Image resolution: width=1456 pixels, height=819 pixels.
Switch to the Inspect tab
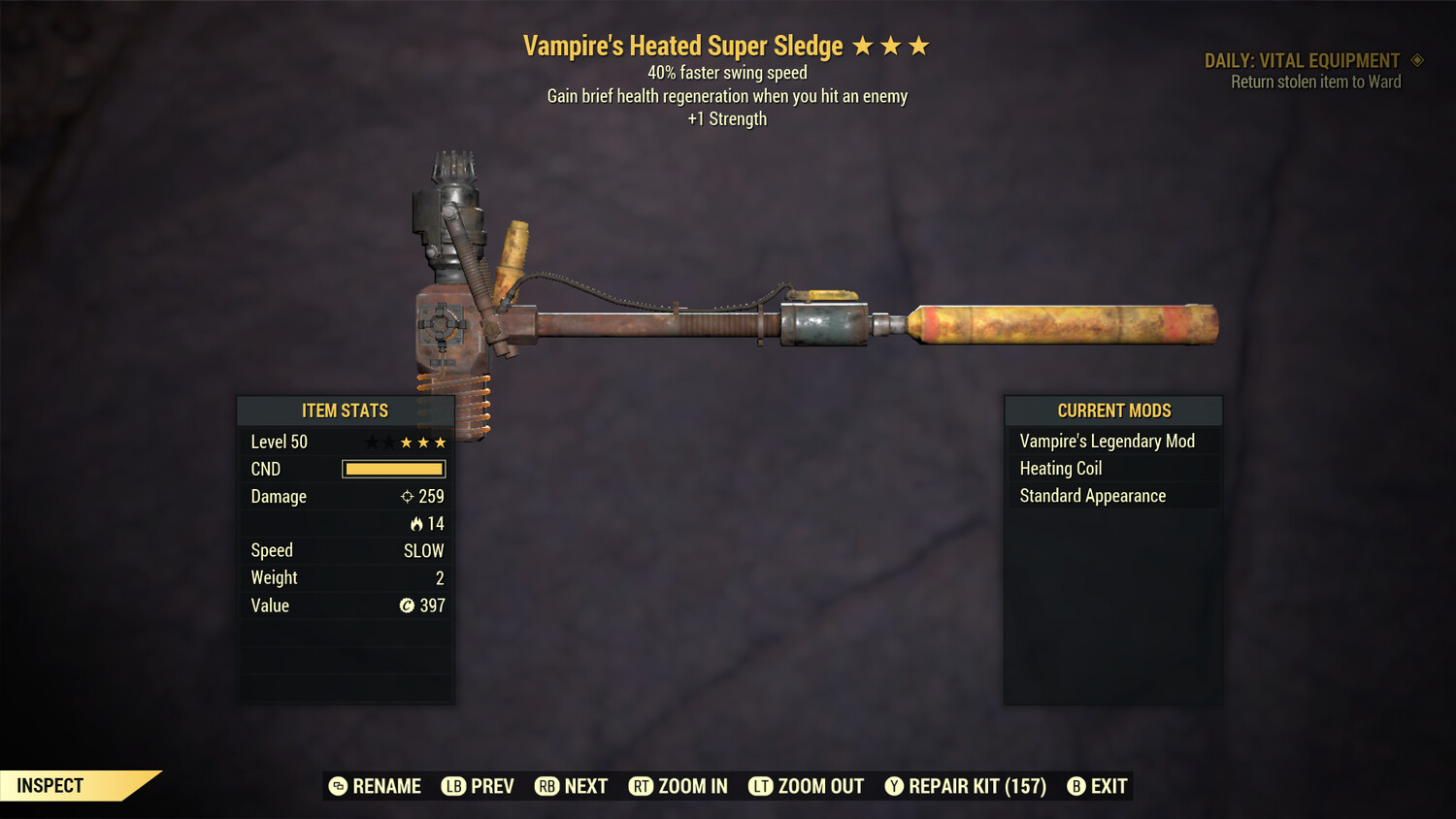click(x=49, y=785)
